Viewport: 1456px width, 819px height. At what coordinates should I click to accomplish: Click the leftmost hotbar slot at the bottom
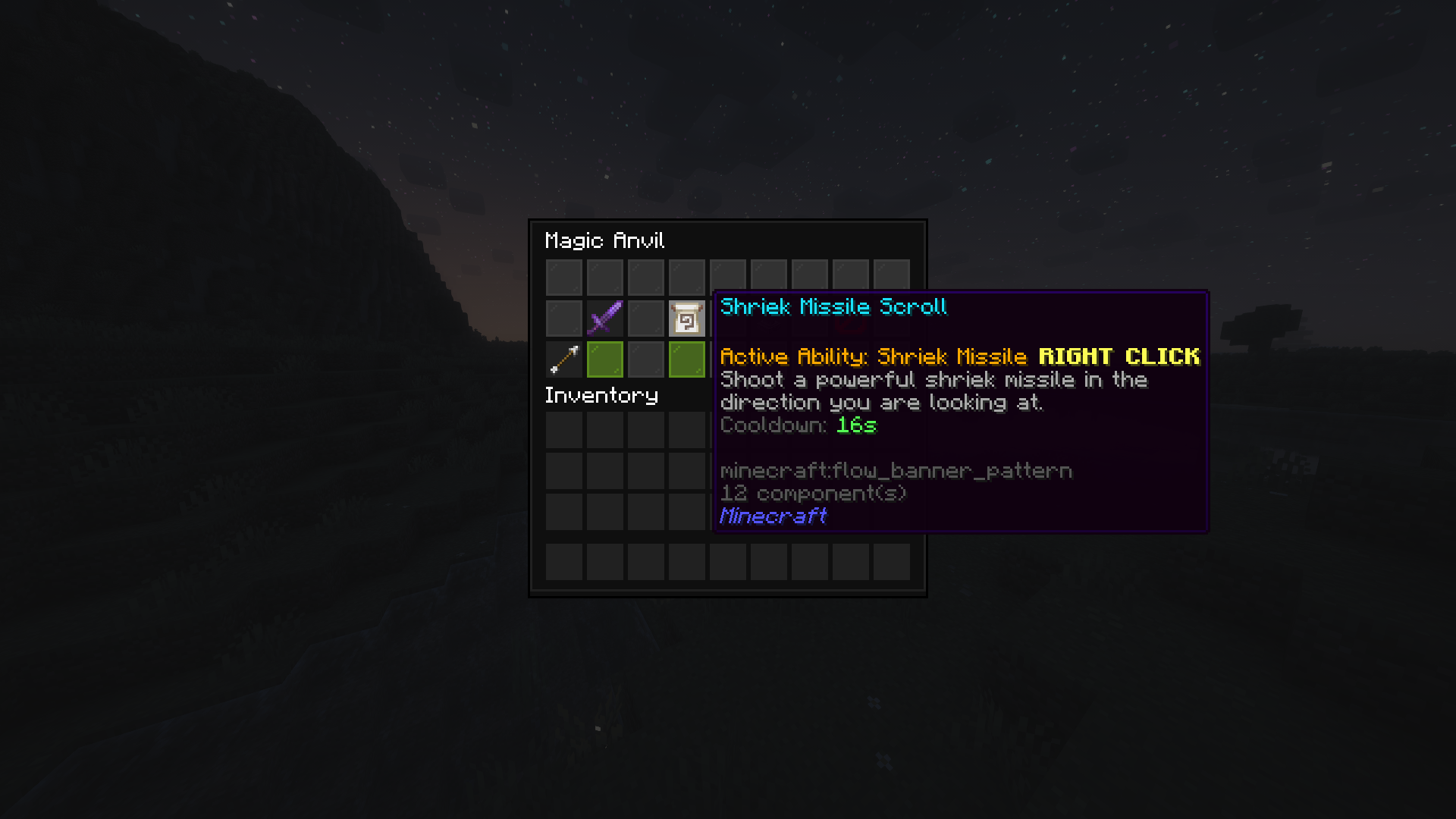(564, 562)
